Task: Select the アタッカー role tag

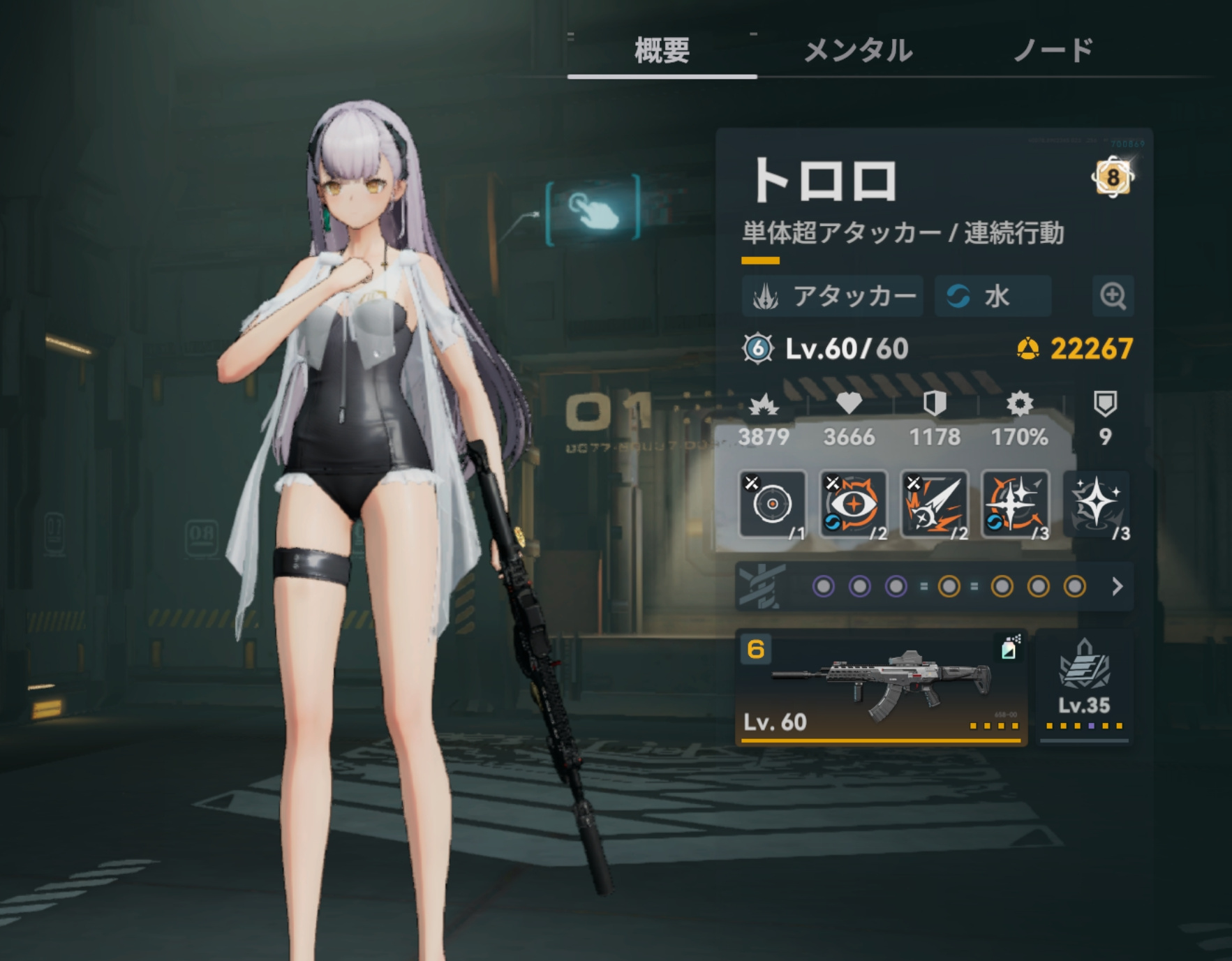Action: 833,296
